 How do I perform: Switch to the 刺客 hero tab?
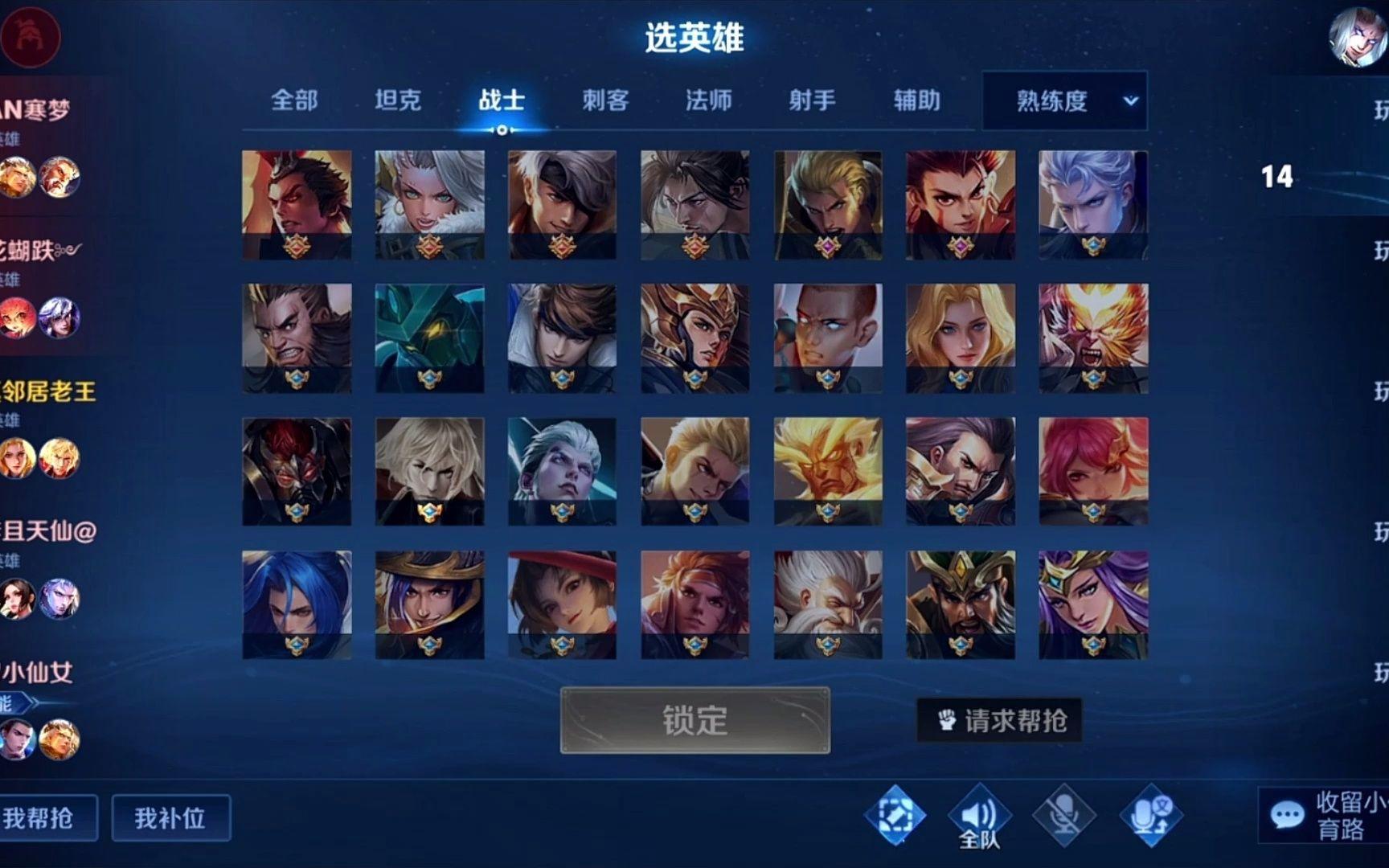(x=604, y=101)
